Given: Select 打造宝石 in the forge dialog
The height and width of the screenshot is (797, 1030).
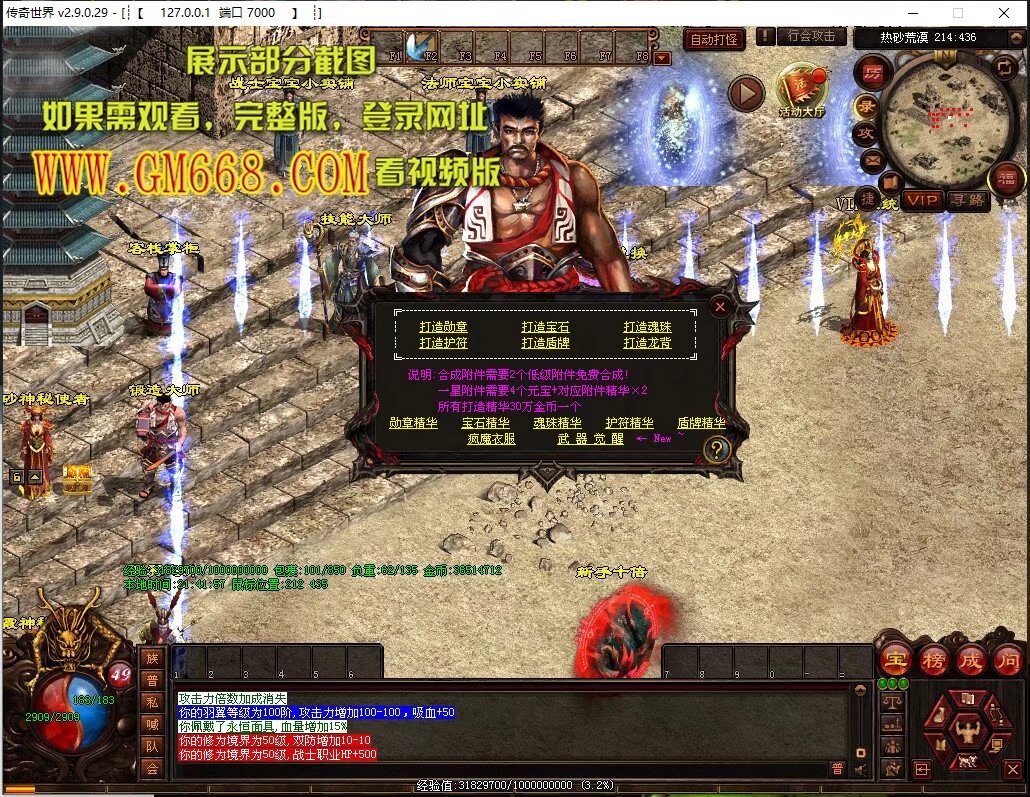Looking at the screenshot, I should tap(546, 327).
